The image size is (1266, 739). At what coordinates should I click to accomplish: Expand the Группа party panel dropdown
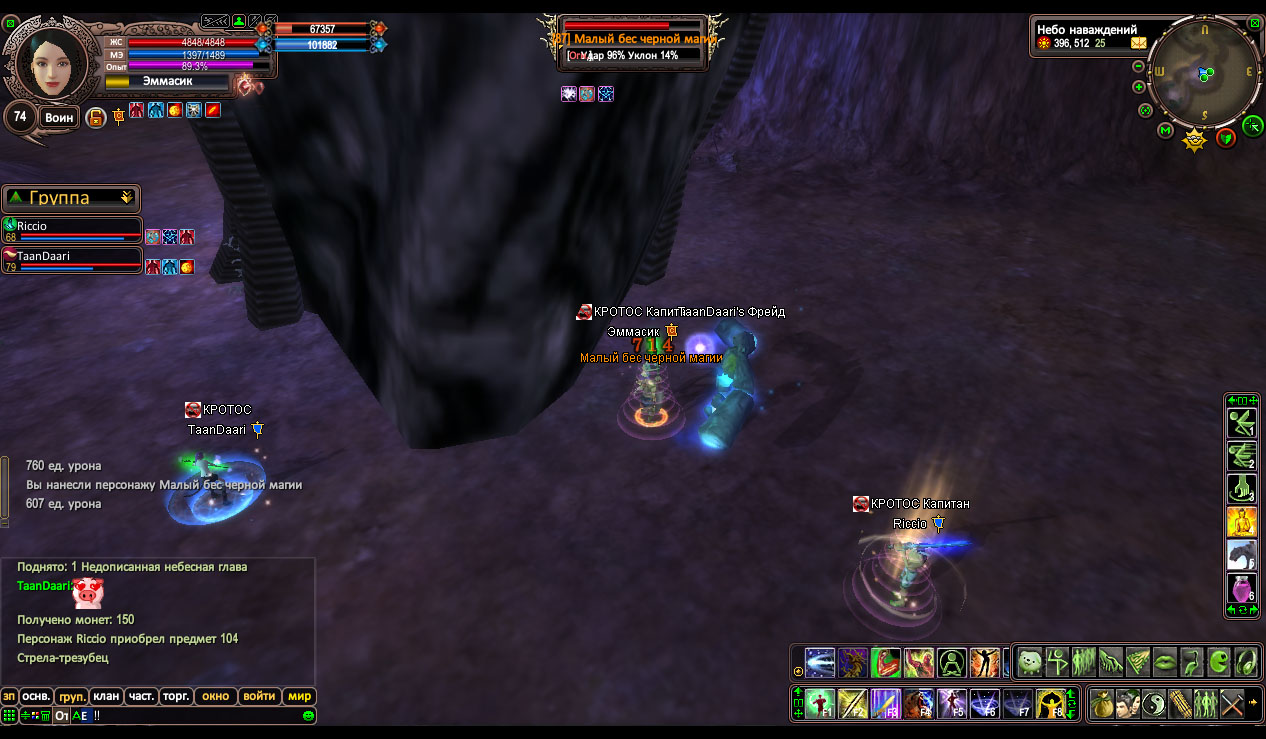[126, 198]
